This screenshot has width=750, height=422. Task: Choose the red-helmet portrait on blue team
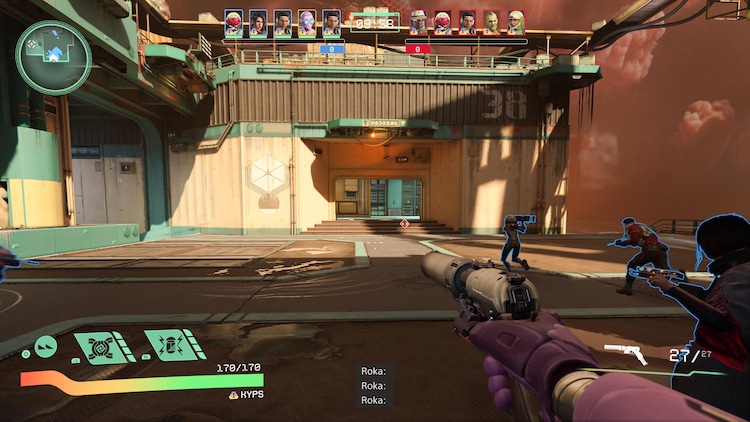click(234, 23)
